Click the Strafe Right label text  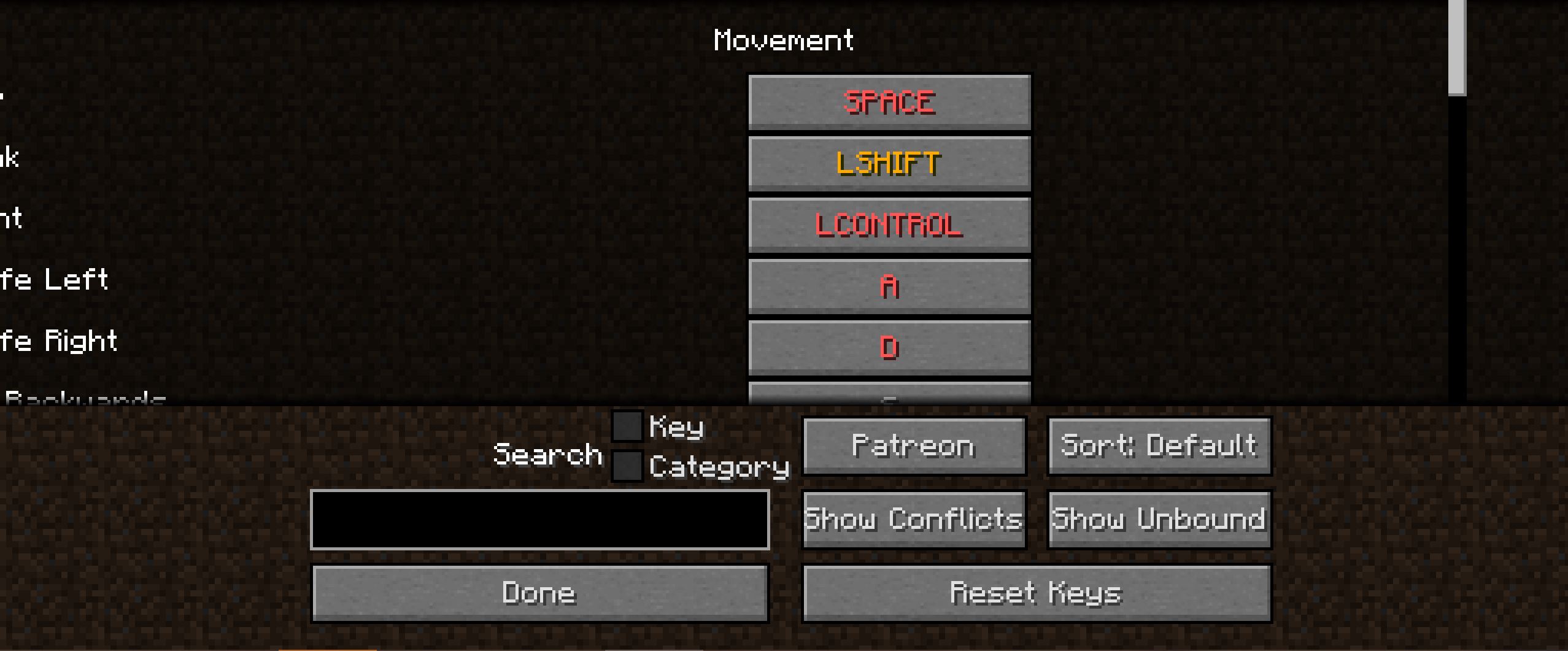point(60,341)
